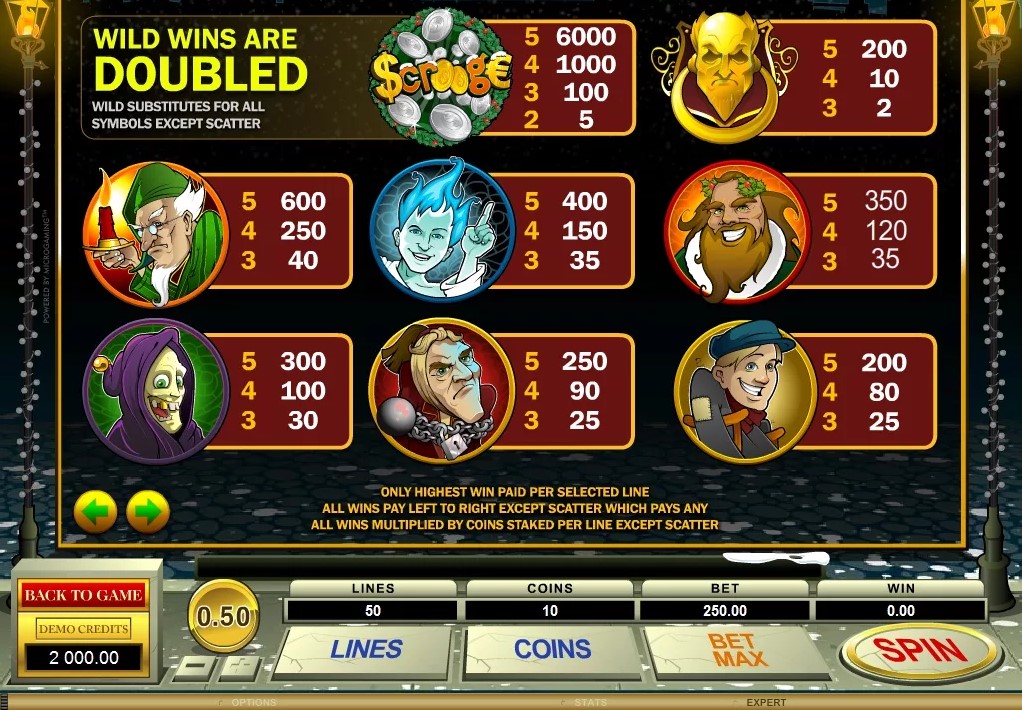The width and height of the screenshot is (1022, 710).
Task: Adjust coins with the Coins button
Action: point(552,650)
